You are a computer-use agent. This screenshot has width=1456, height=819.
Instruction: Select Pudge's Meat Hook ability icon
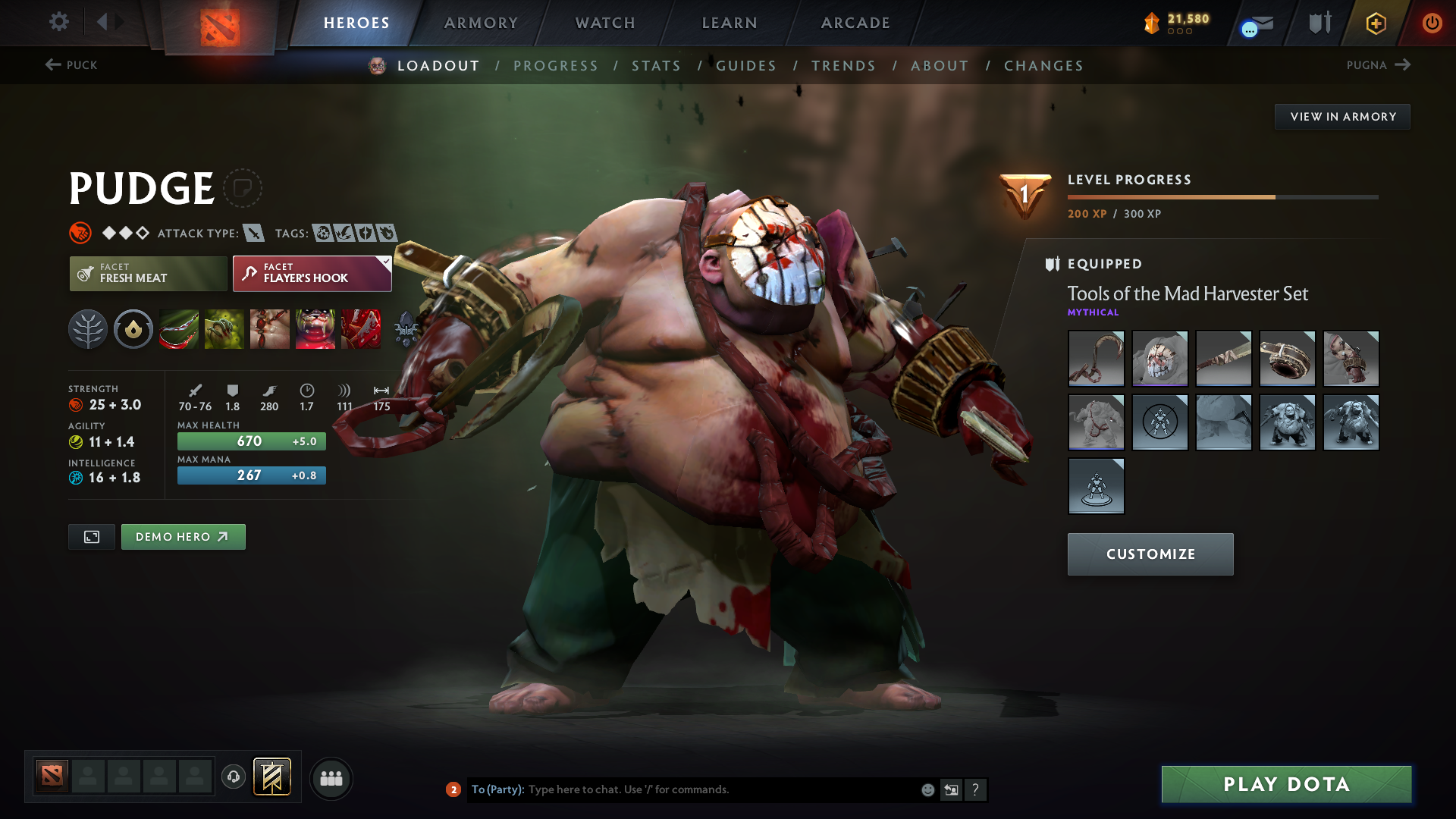179,328
